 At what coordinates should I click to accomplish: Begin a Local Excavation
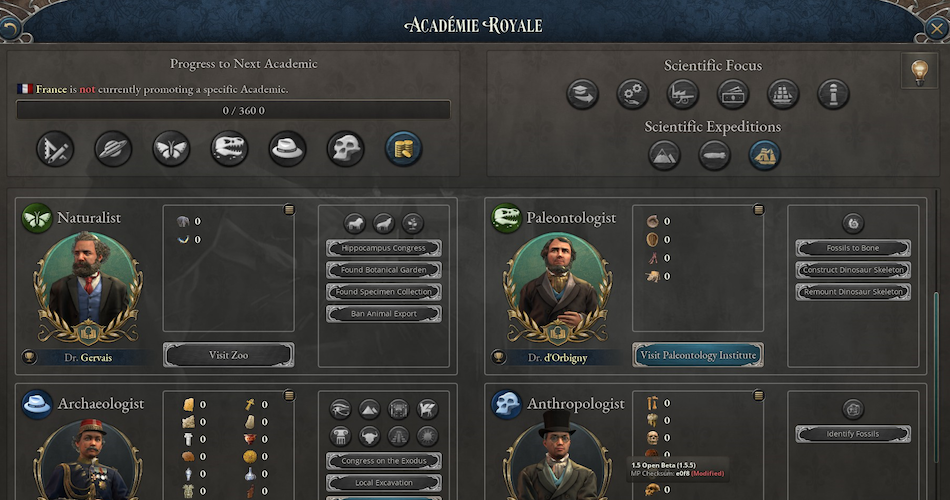[x=383, y=483]
